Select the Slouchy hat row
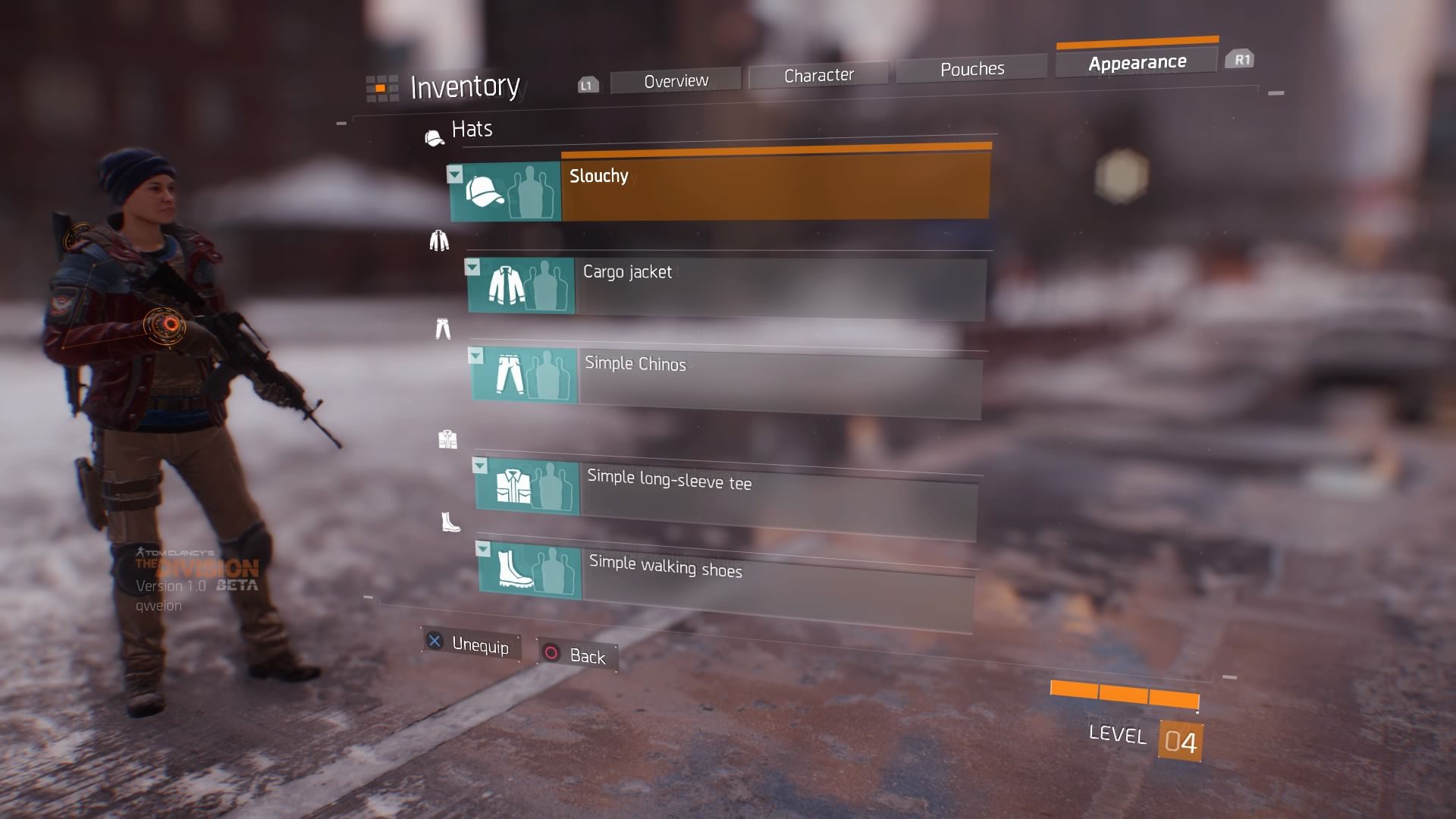 click(x=775, y=187)
